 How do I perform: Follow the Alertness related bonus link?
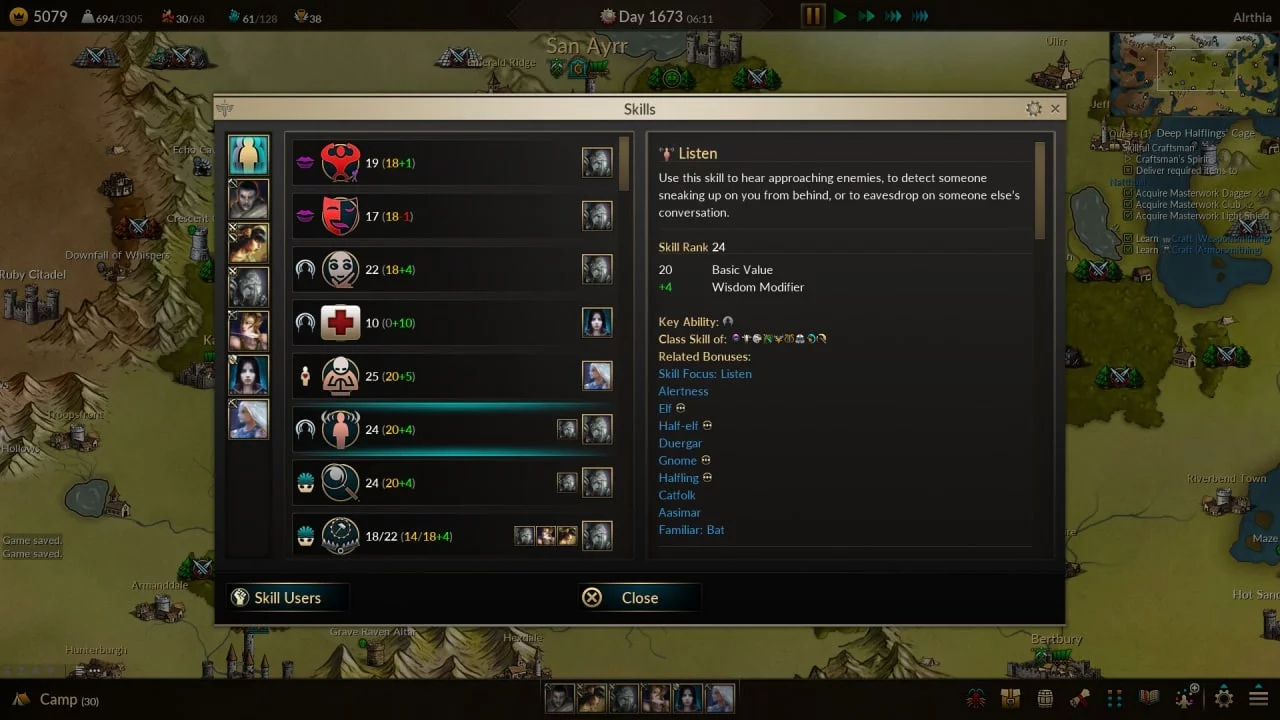pos(683,391)
